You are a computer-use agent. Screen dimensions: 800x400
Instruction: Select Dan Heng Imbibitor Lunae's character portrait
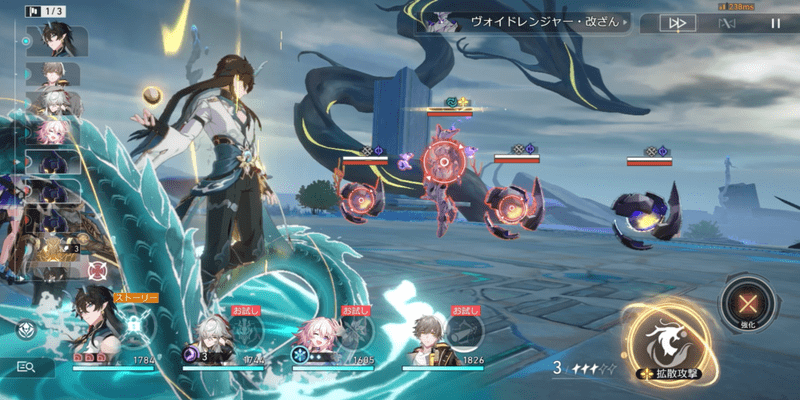93,323
